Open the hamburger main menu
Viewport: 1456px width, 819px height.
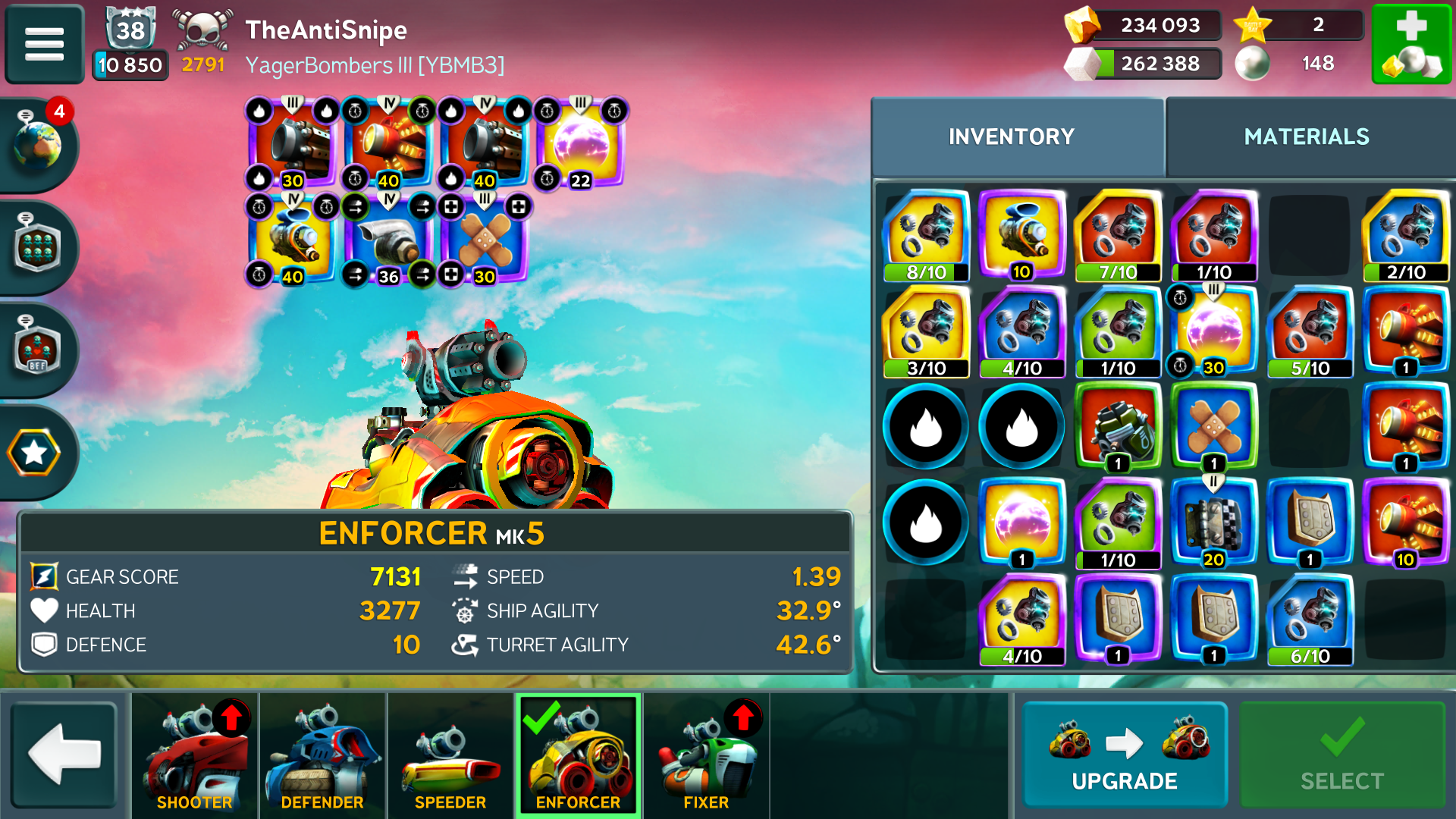tap(44, 44)
